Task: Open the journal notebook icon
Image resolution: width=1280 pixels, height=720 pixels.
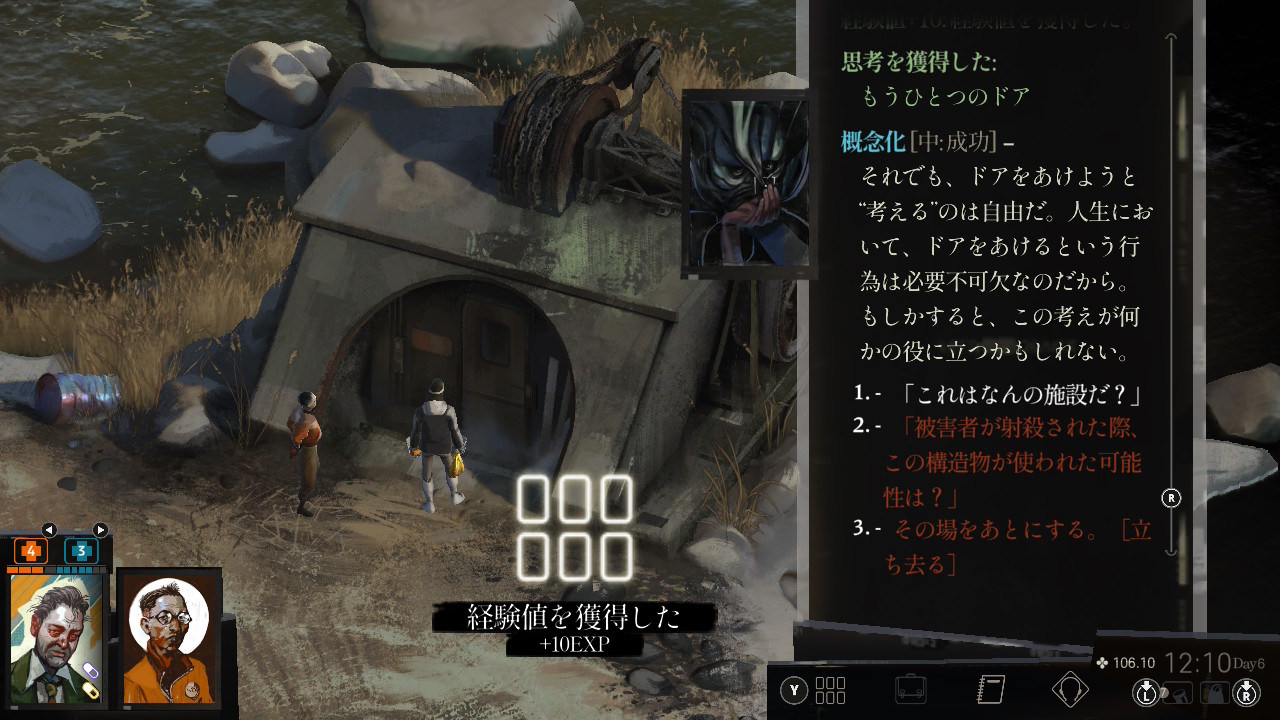Action: (990, 690)
